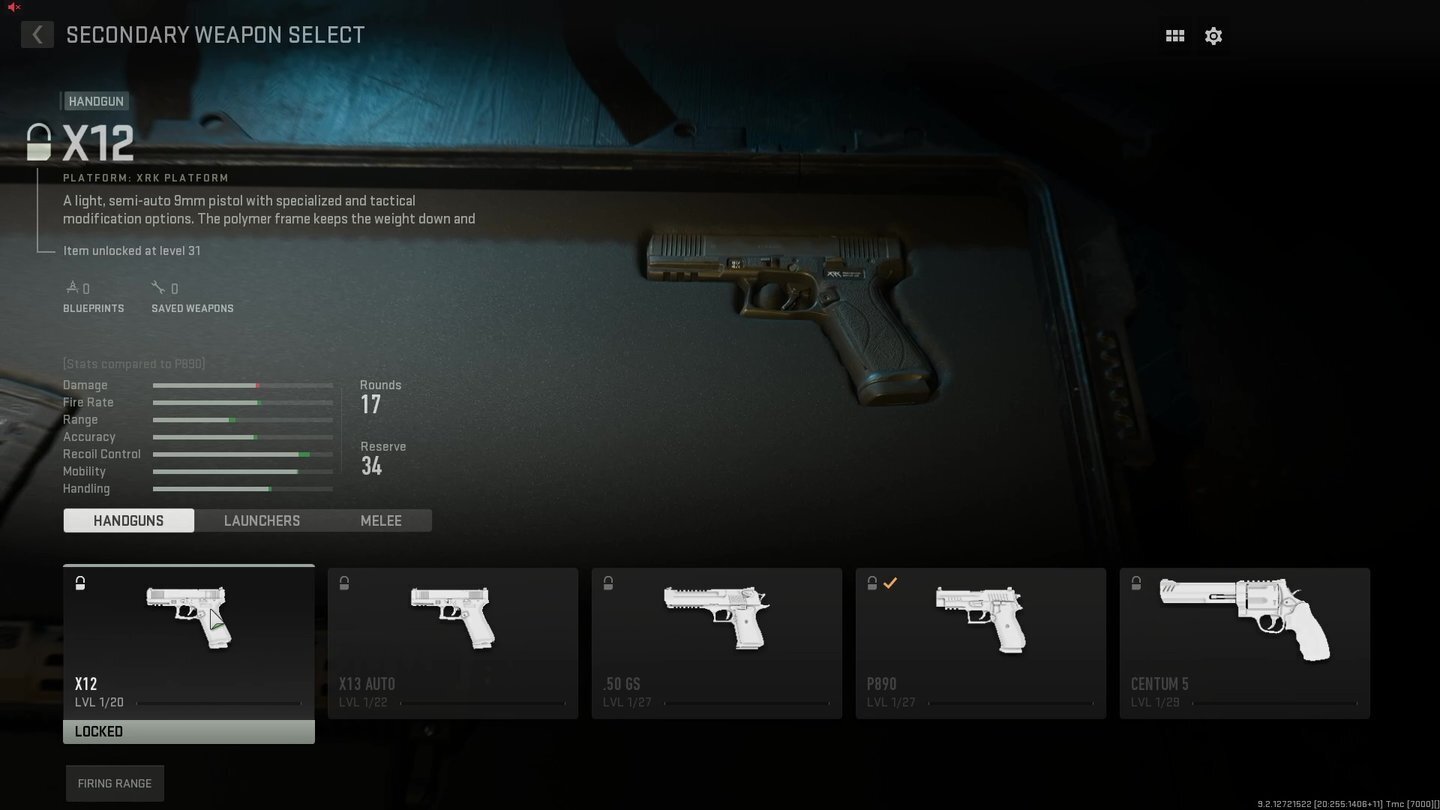Select the X12 handgun tile
Image resolution: width=1440 pixels, height=810 pixels.
189,642
